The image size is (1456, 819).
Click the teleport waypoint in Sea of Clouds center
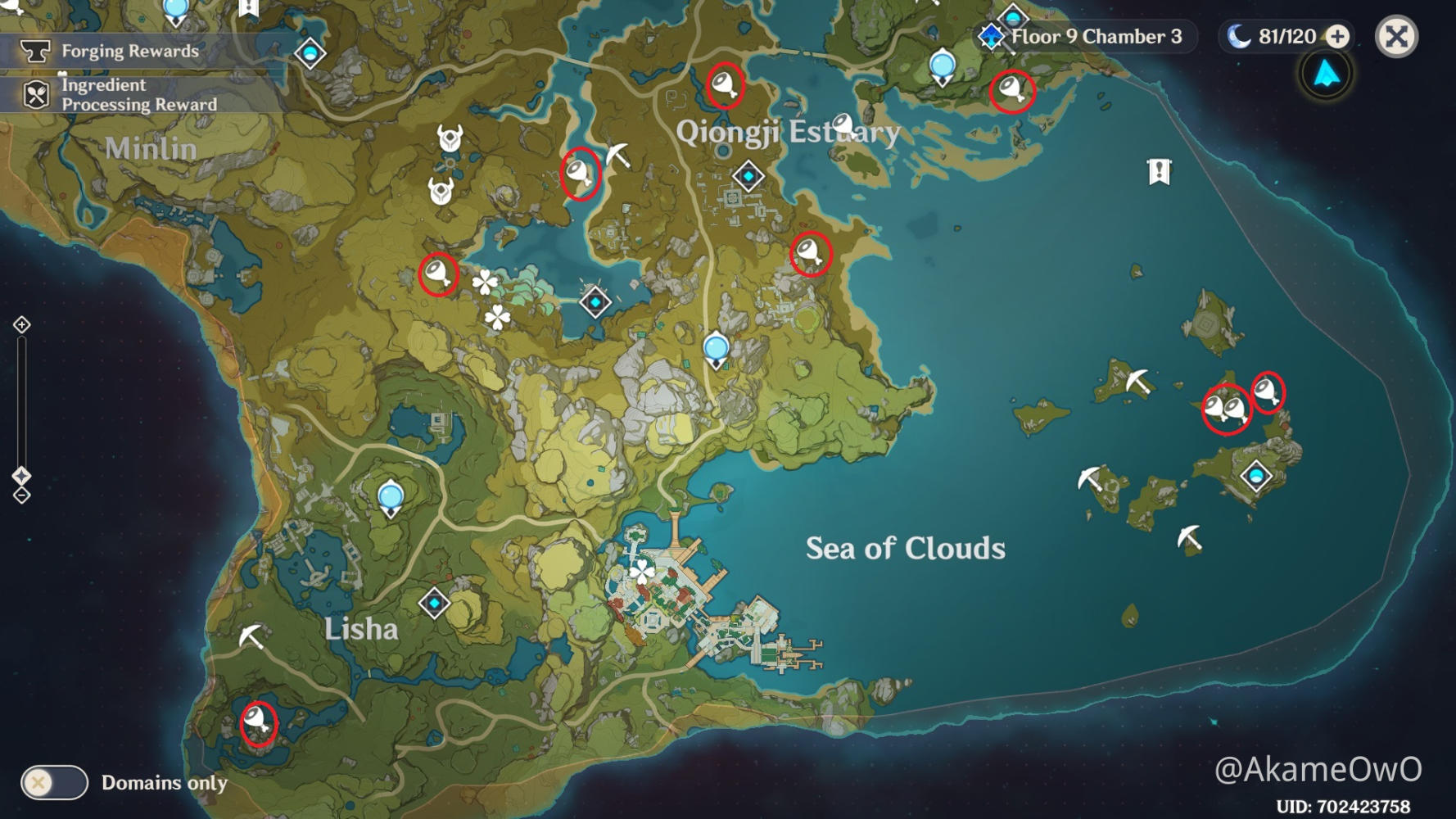pyautogui.click(x=717, y=347)
